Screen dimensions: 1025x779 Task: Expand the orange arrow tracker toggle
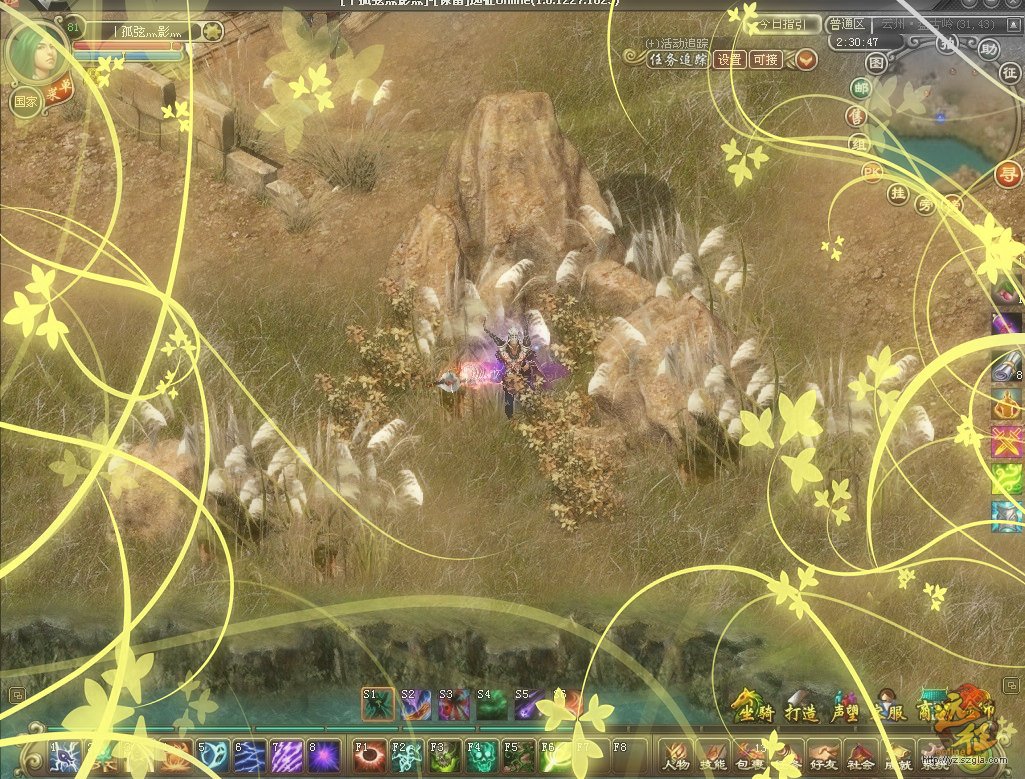(805, 60)
